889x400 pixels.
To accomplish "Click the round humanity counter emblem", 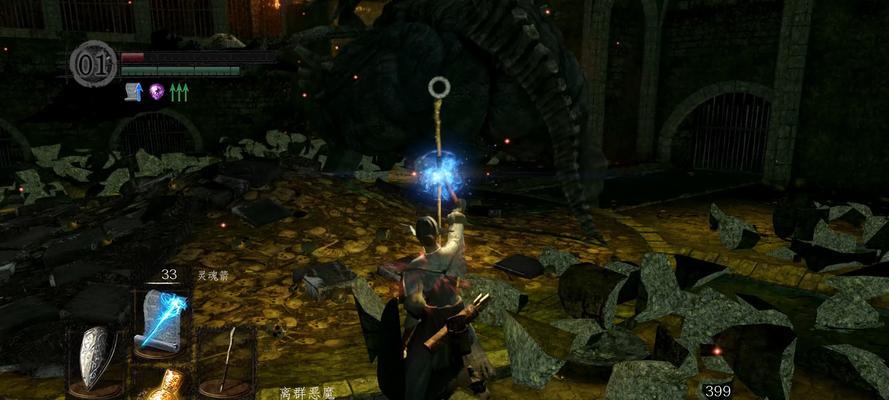I will [x=93, y=64].
